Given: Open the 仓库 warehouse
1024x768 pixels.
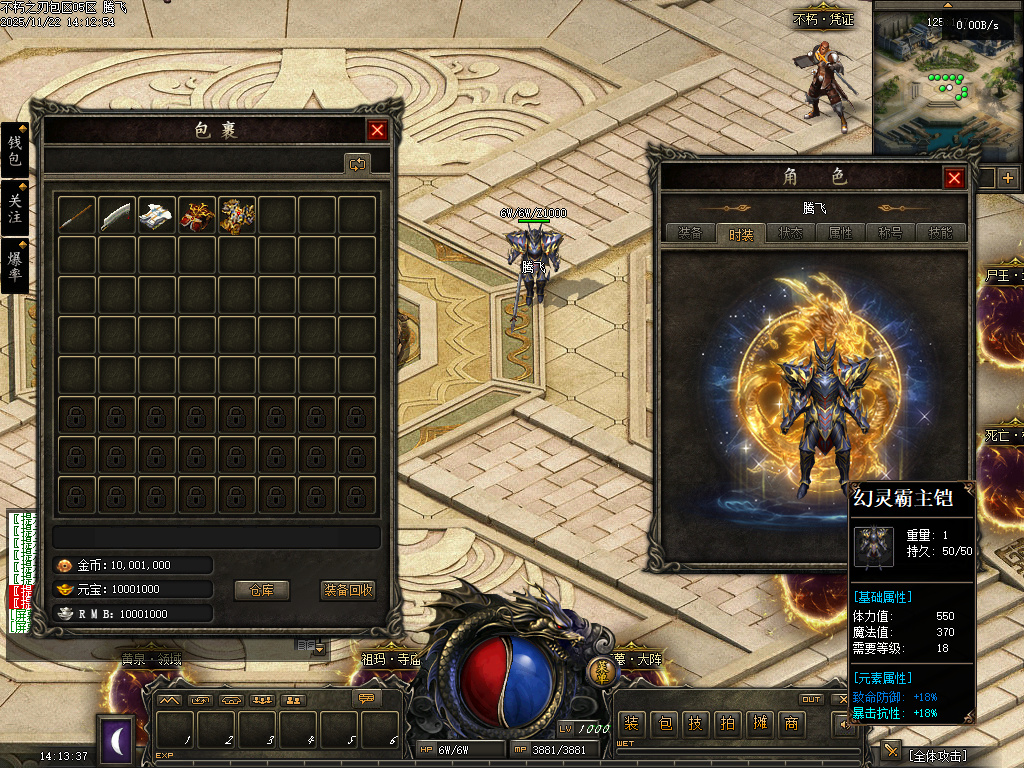Looking at the screenshot, I should click(x=261, y=590).
